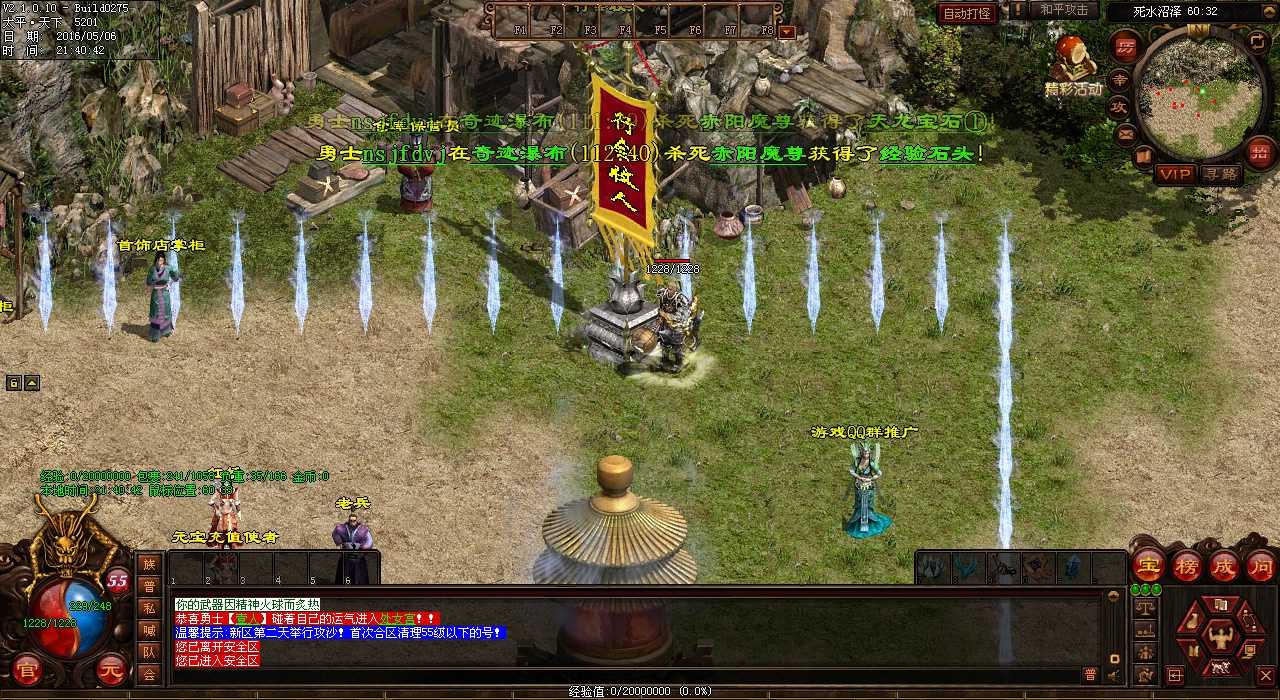Image resolution: width=1280 pixels, height=700 pixels.
Task: Click the 问 help button
Action: pos(1260,565)
